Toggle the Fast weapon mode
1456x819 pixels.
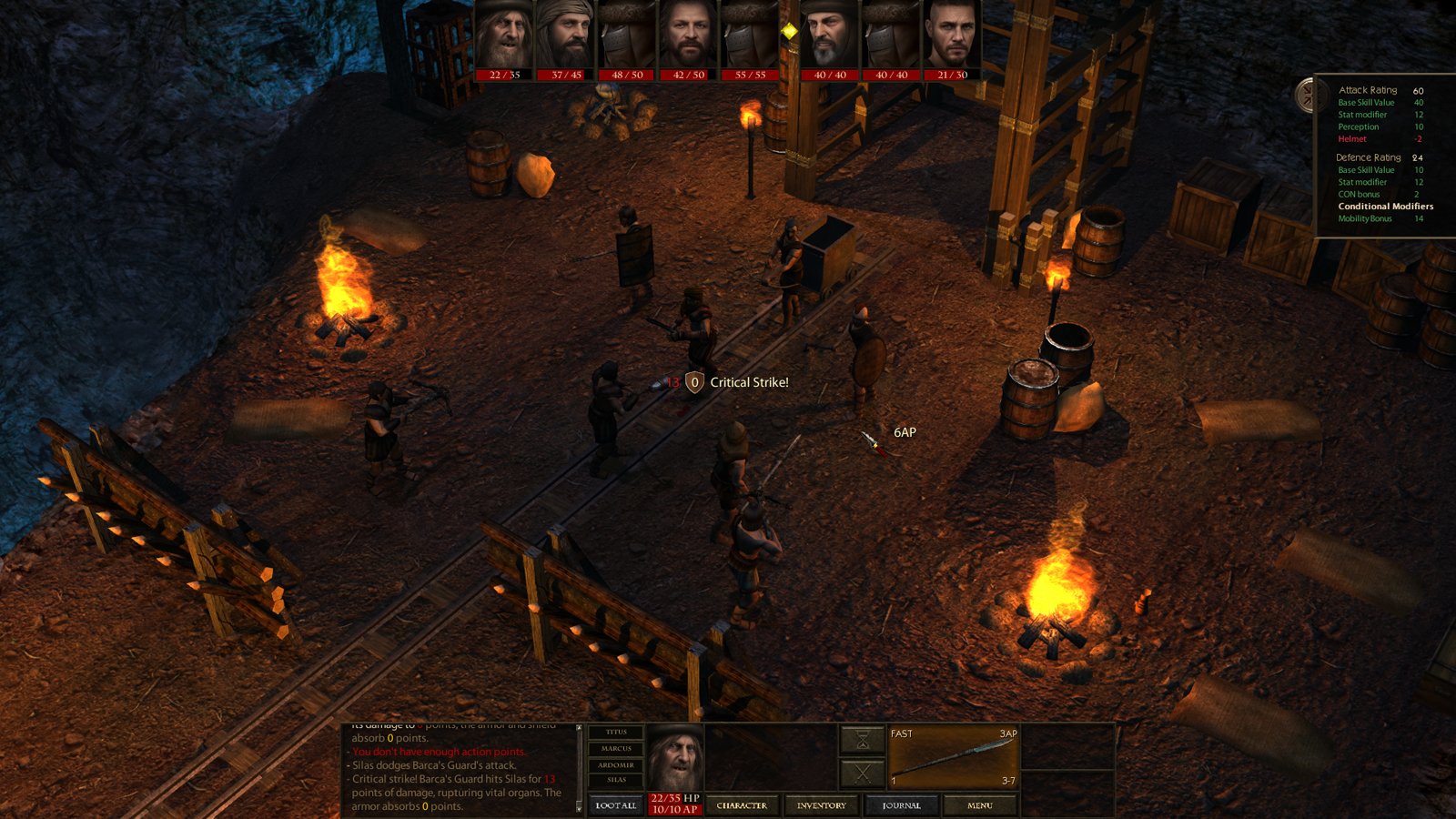[901, 733]
